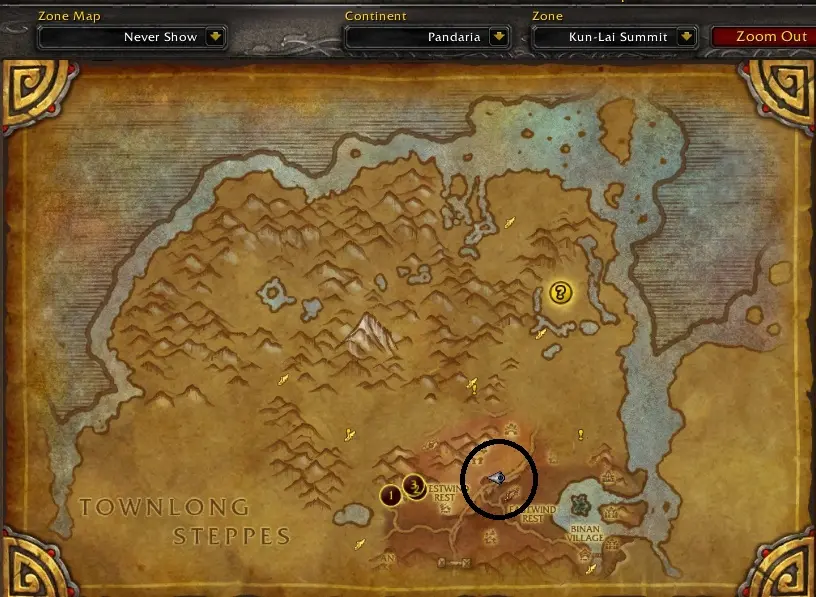Open the Zone dropdown showing Kun-Lai Summit
816x597 pixels.
686,37
